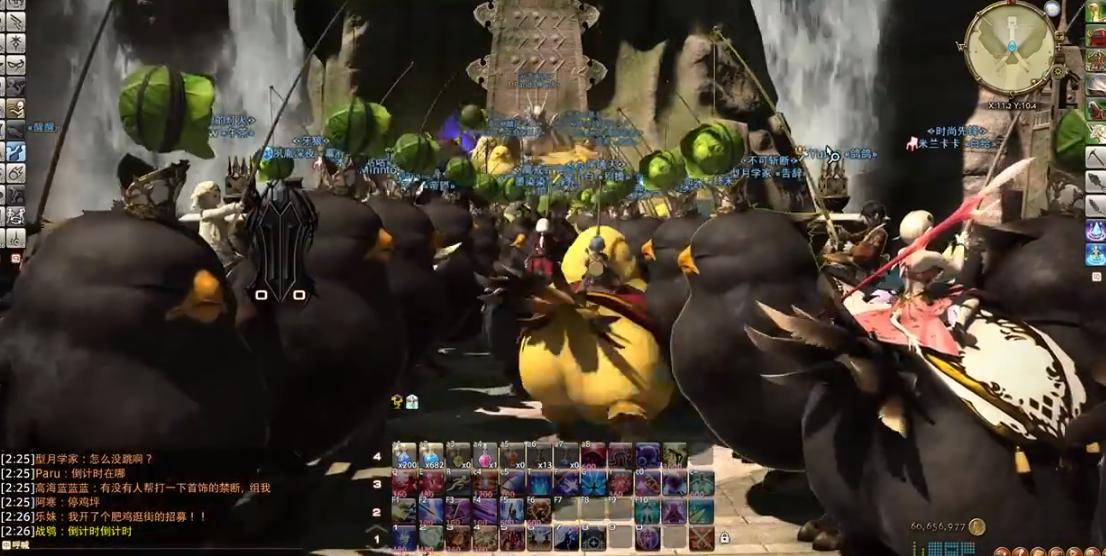Use the ability bound to hotbar slot 1
This screenshot has width=1106, height=556.
pyautogui.click(x=405, y=538)
